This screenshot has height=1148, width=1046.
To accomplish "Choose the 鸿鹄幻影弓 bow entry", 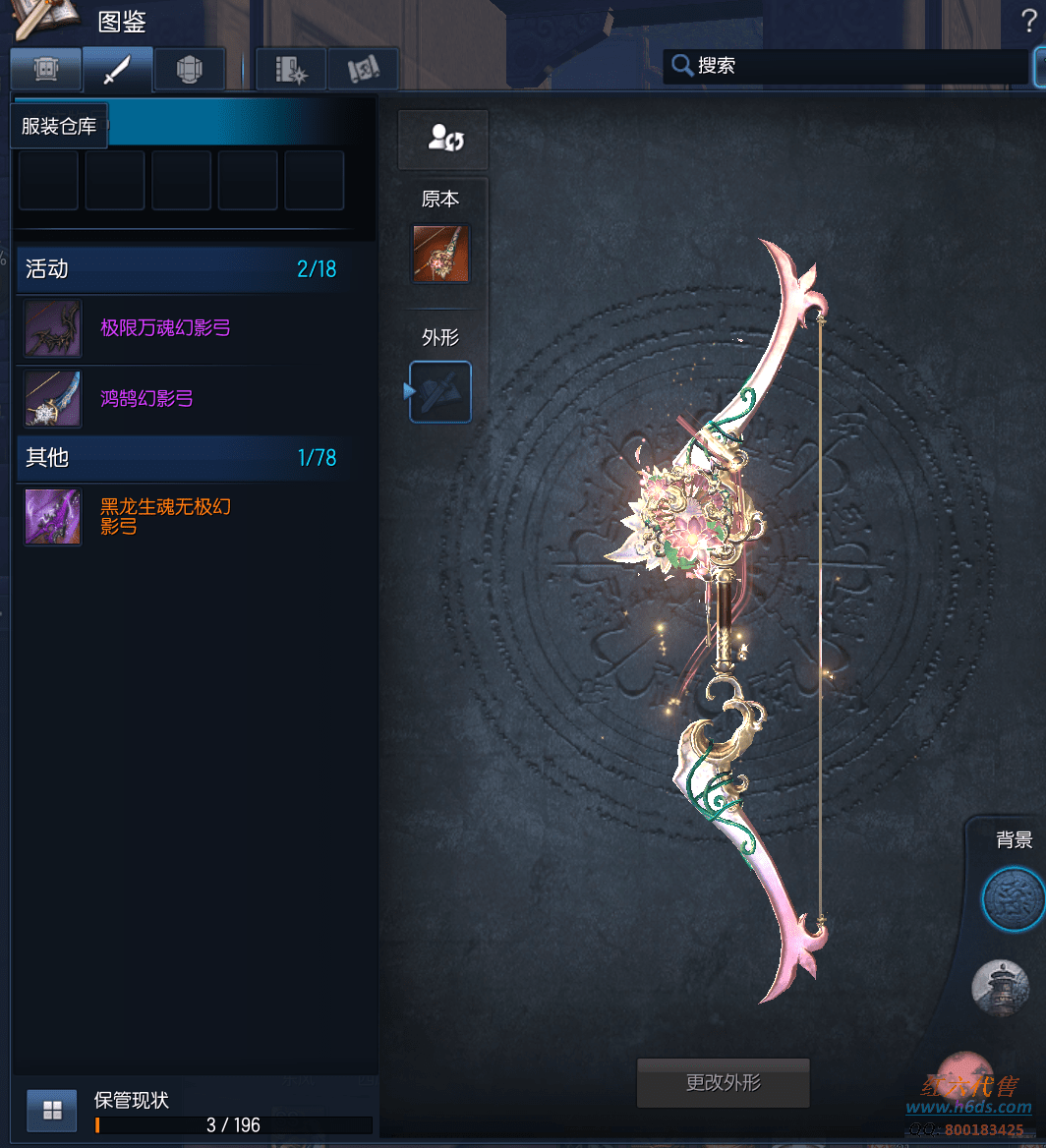I will (x=146, y=398).
